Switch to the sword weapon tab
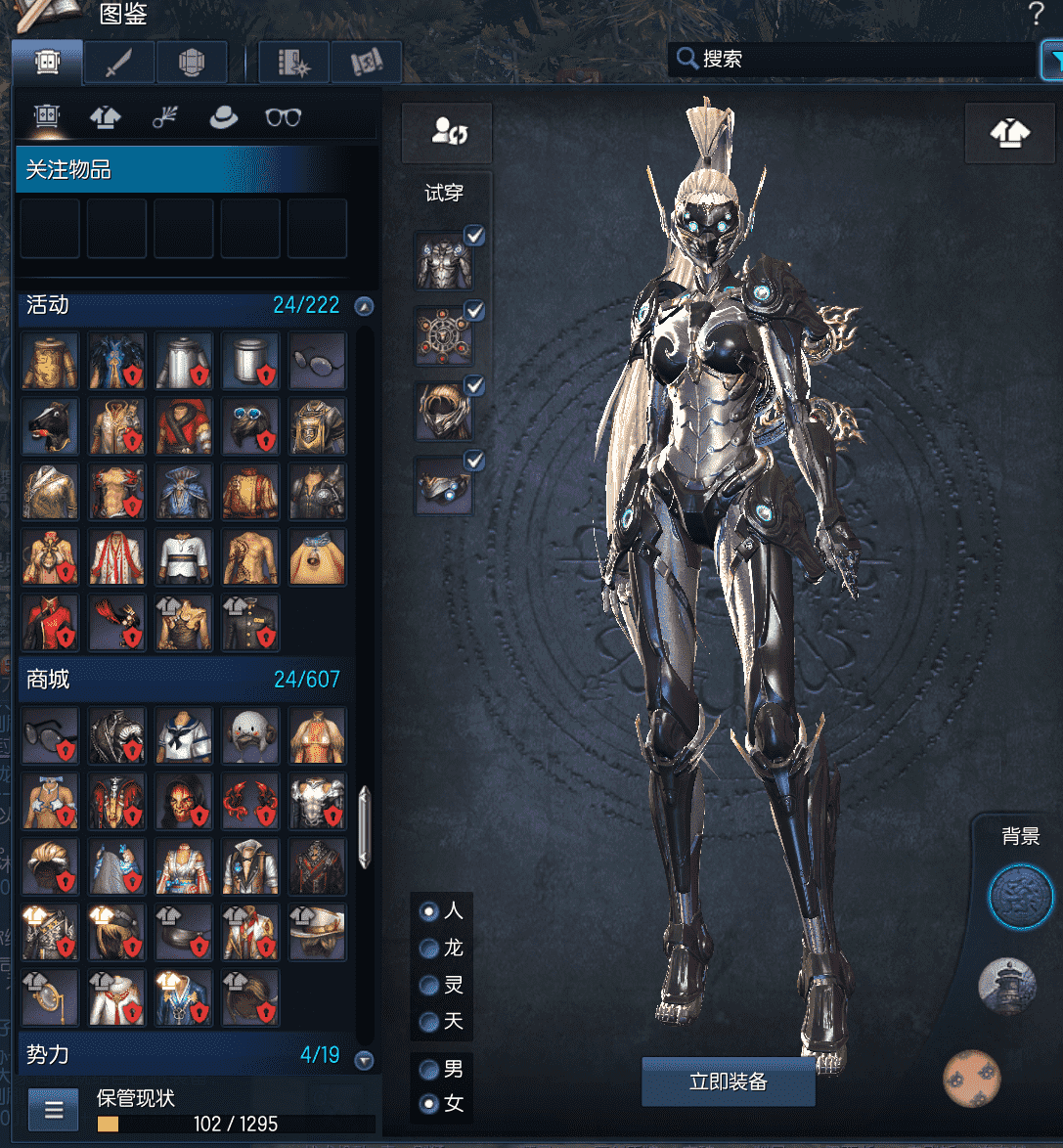 118,63
